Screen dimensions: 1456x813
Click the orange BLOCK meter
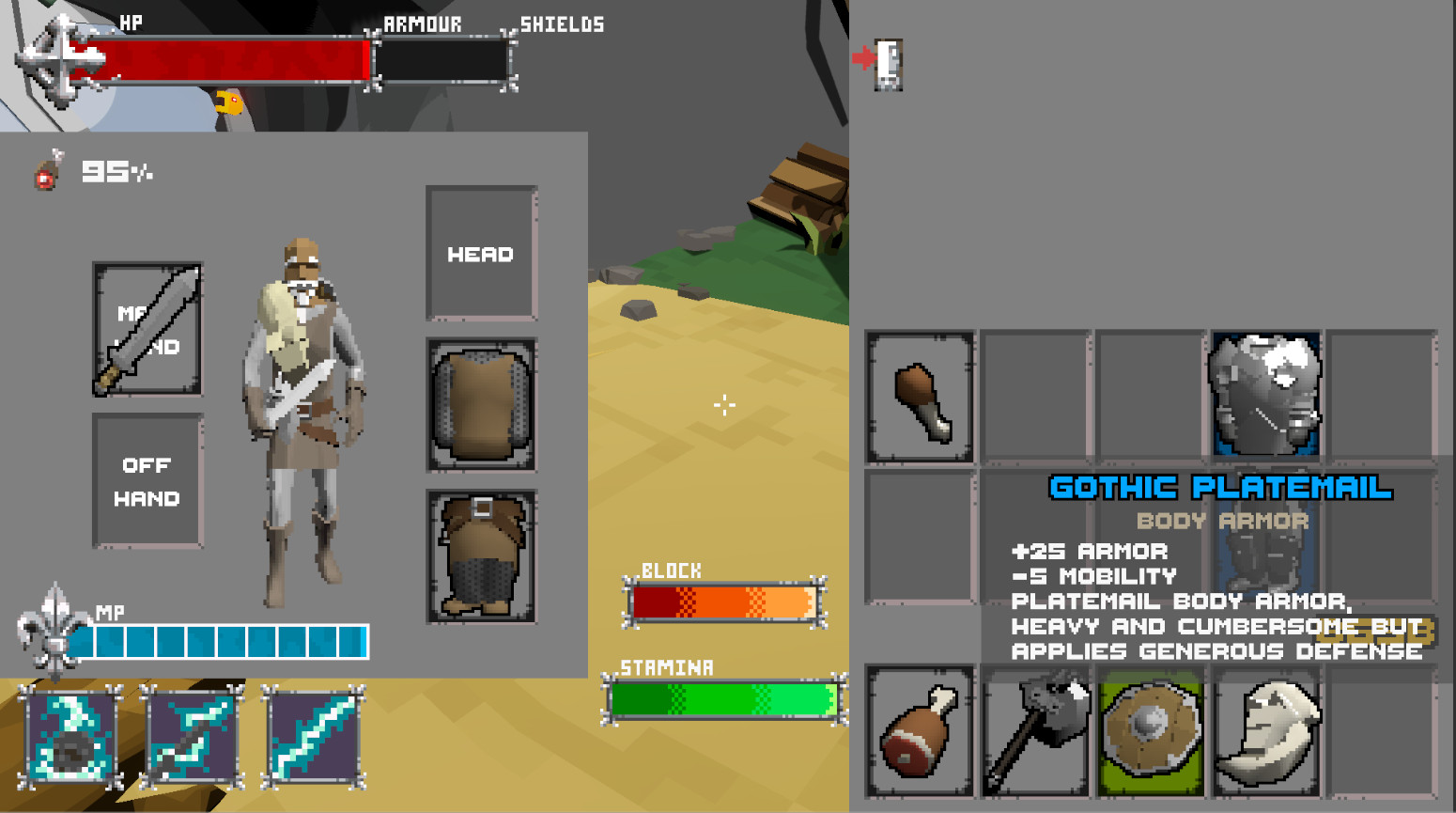[723, 602]
